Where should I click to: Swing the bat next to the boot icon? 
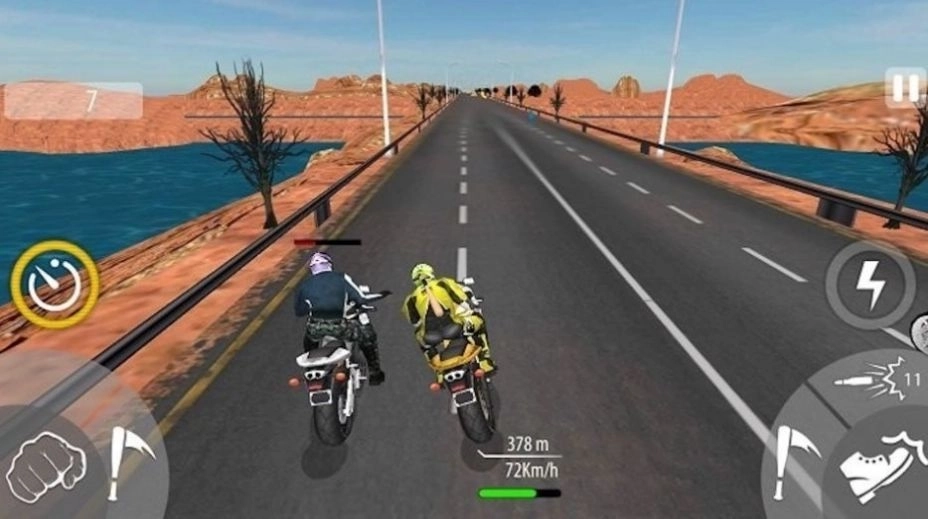(797, 459)
